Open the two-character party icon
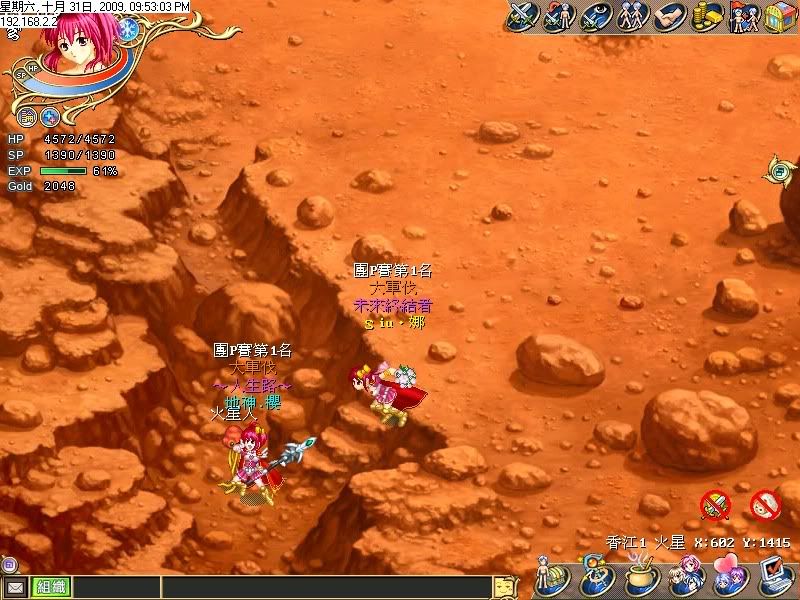Image resolution: width=800 pixels, height=600 pixels. pos(632,15)
